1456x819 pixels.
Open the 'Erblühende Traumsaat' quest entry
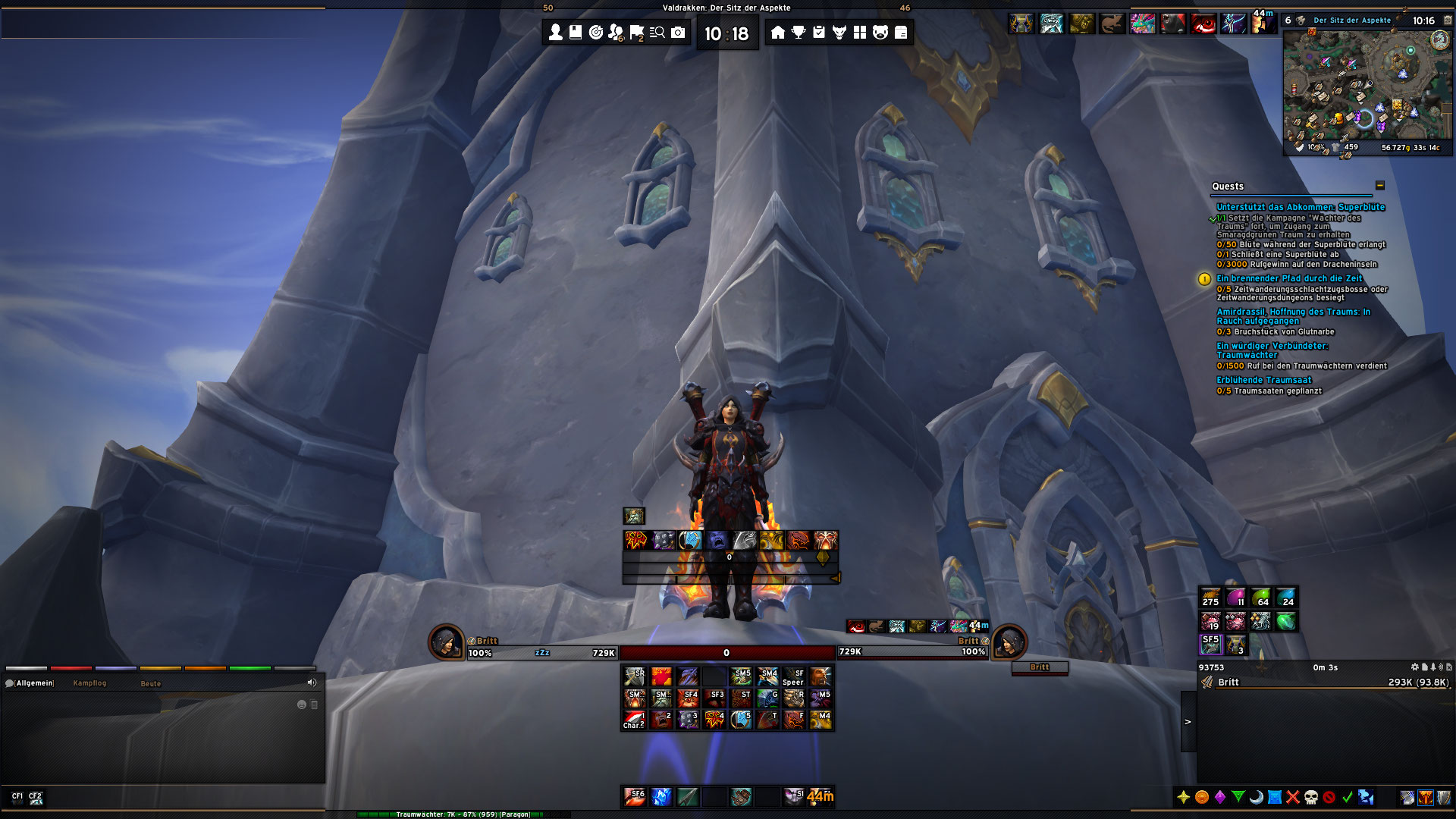tap(1263, 380)
